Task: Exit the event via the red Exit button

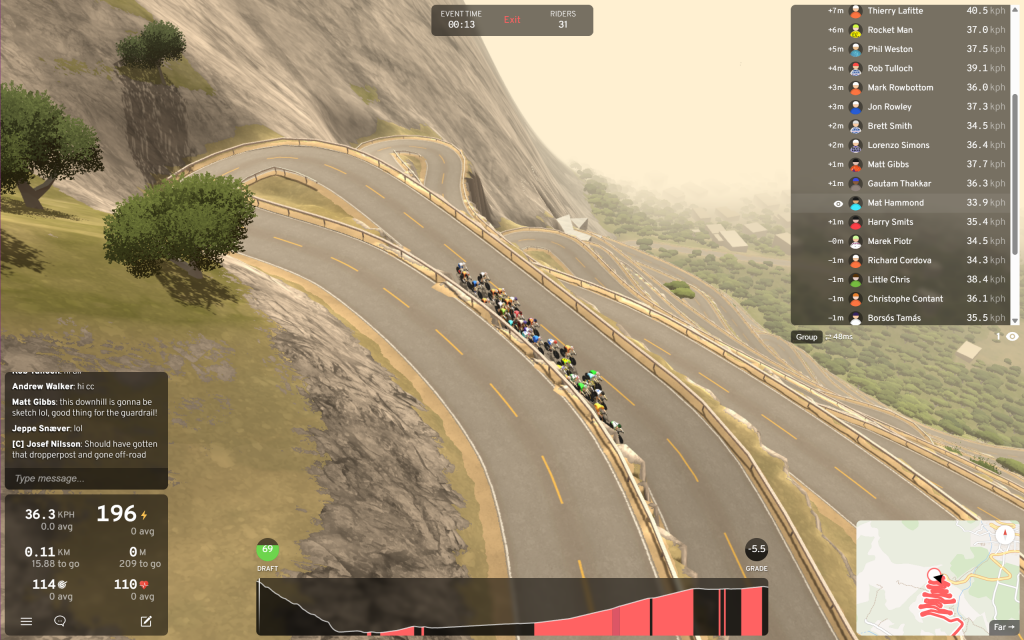Action: pos(512,20)
